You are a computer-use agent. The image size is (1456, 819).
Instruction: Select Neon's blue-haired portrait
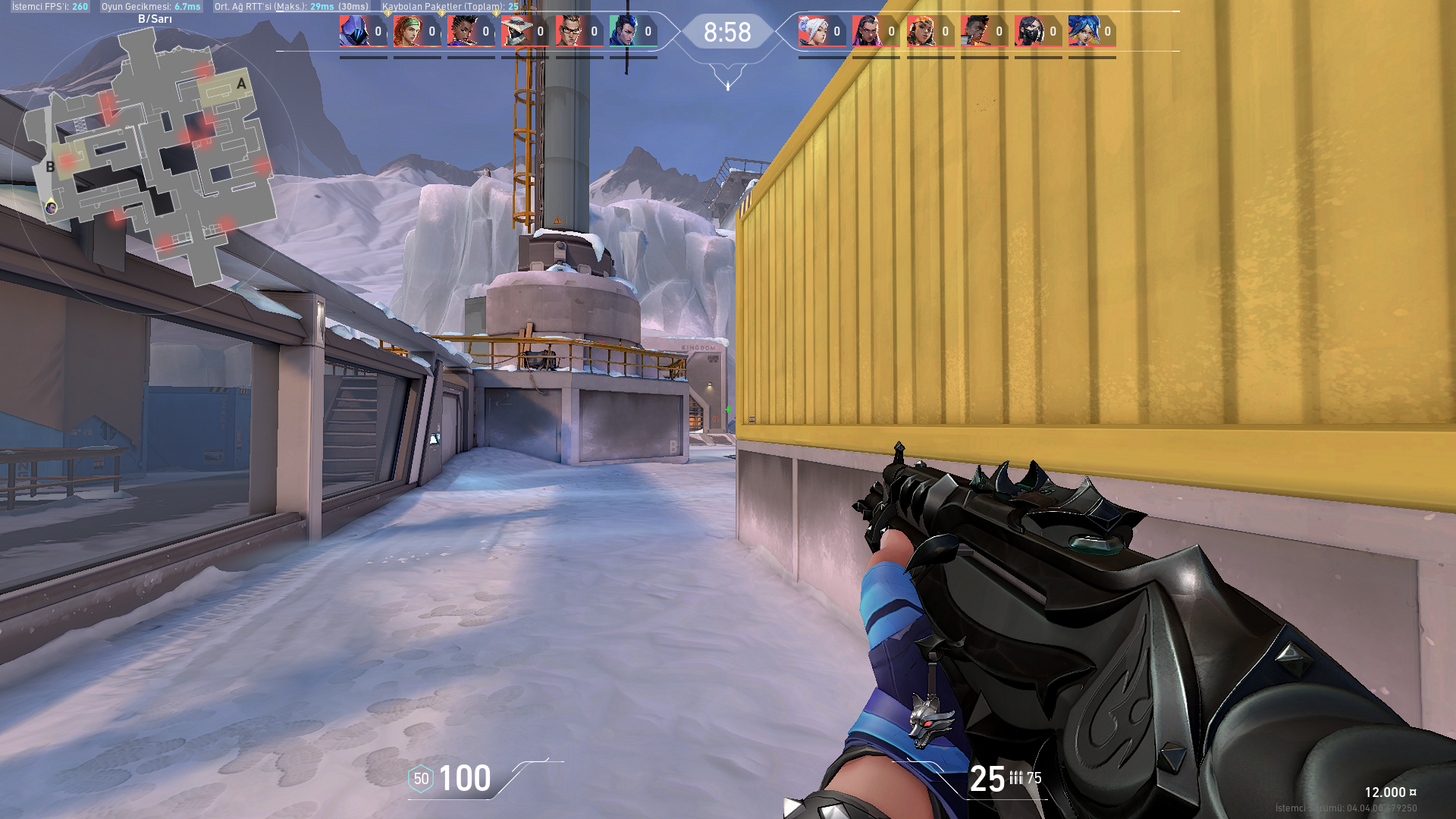(x=1083, y=31)
